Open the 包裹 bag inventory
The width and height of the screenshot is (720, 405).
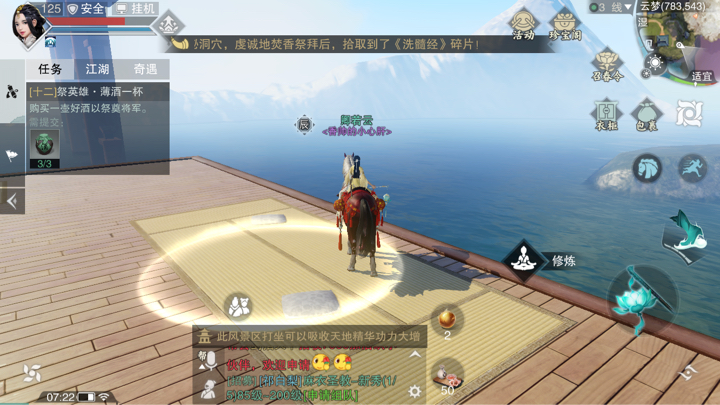pyautogui.click(x=647, y=113)
